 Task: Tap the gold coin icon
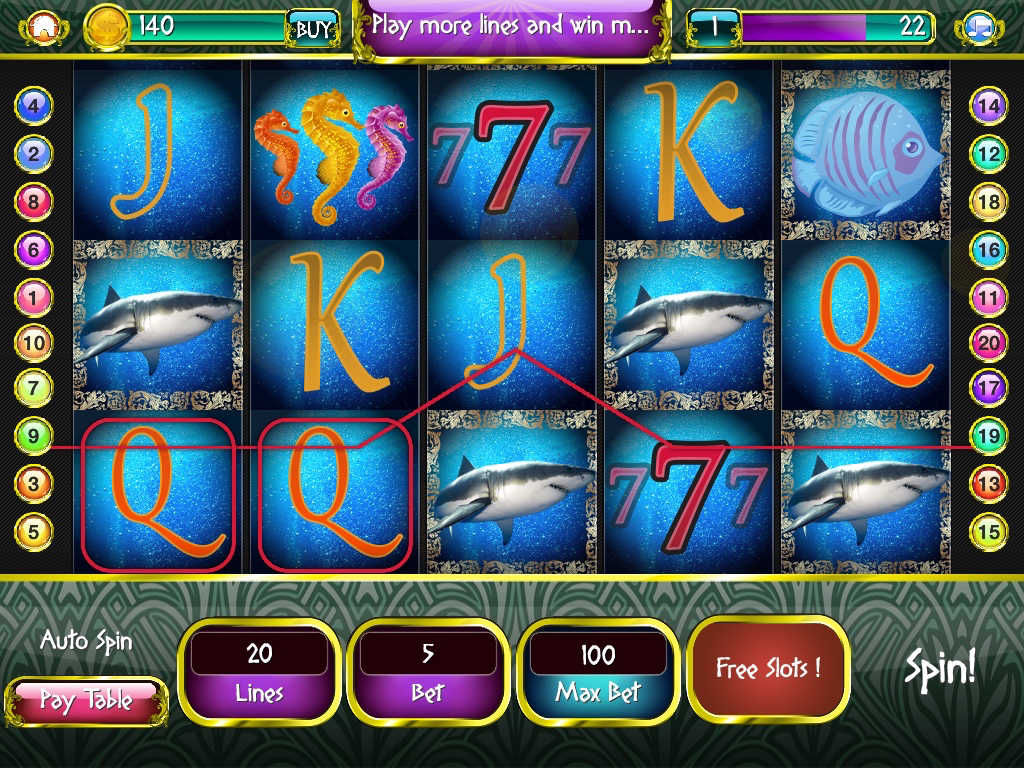(x=107, y=27)
